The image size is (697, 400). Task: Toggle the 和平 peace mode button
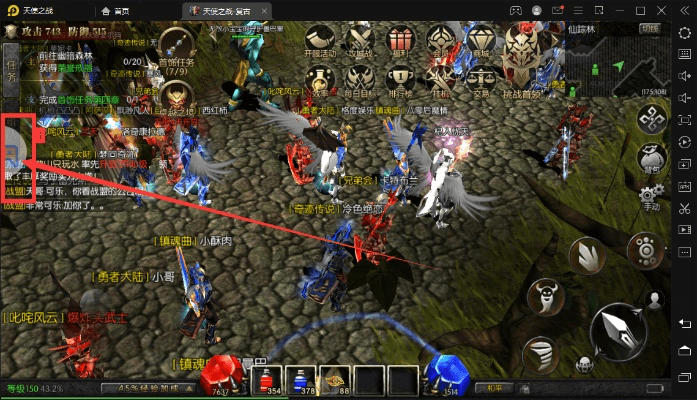[x=490, y=387]
